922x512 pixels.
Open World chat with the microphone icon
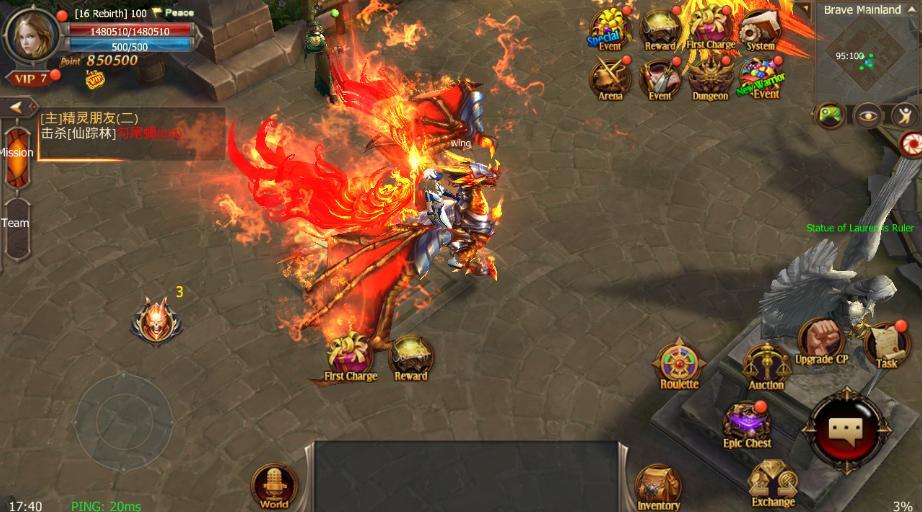click(x=274, y=486)
